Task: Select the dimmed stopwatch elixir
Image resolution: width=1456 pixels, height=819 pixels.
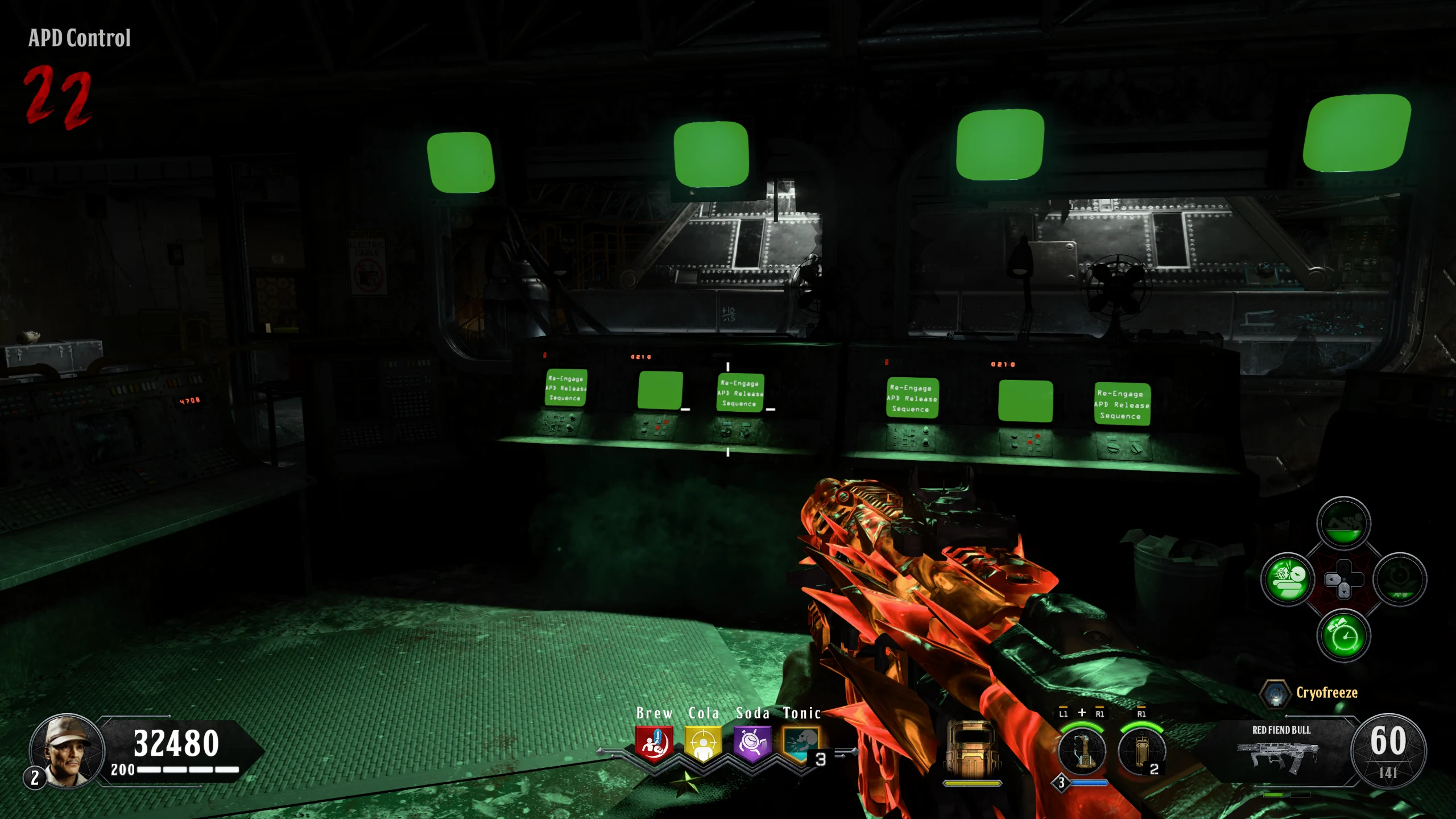Action: [x=1400, y=580]
